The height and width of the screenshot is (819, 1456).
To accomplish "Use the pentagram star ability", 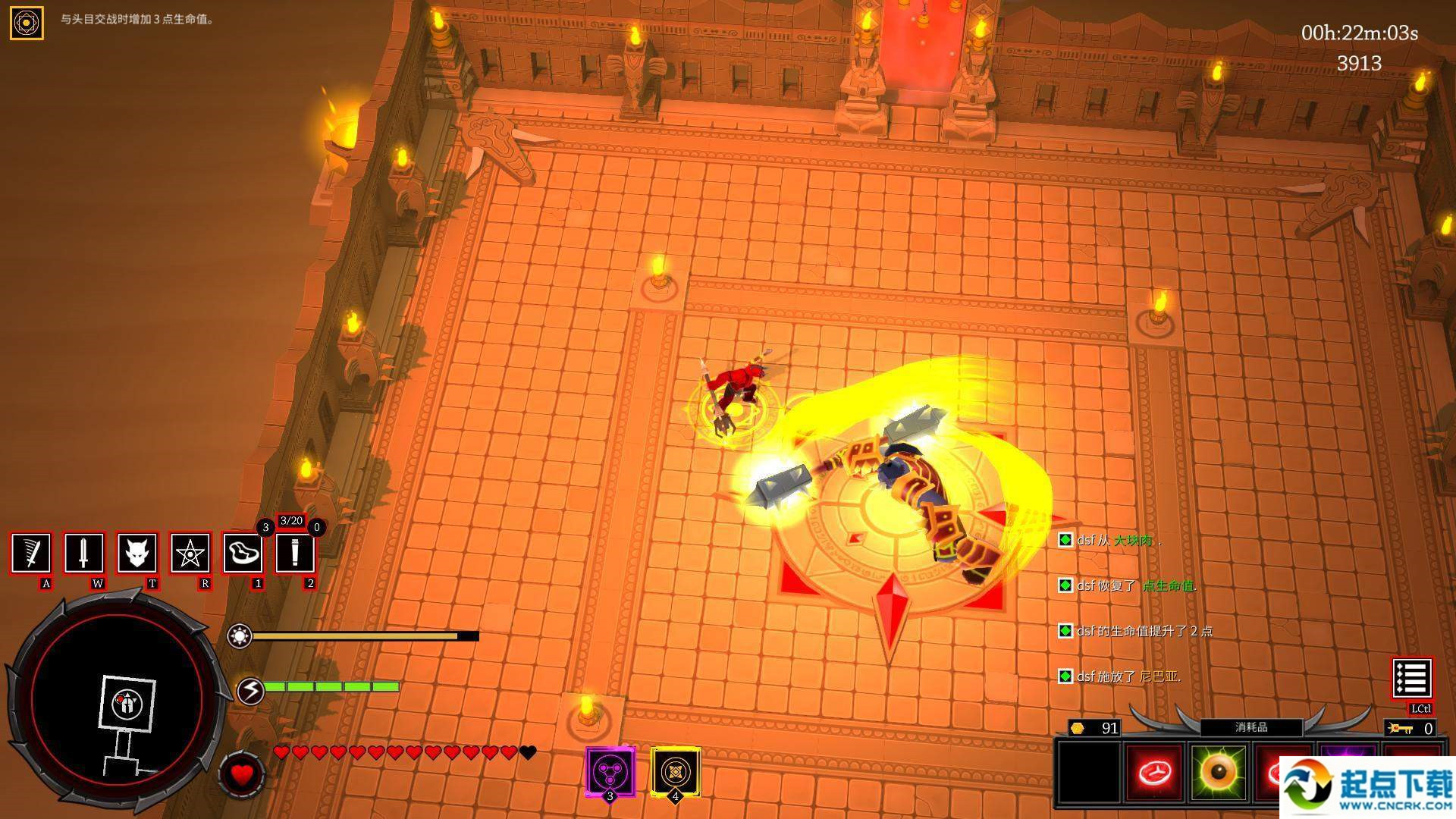I will (189, 553).
